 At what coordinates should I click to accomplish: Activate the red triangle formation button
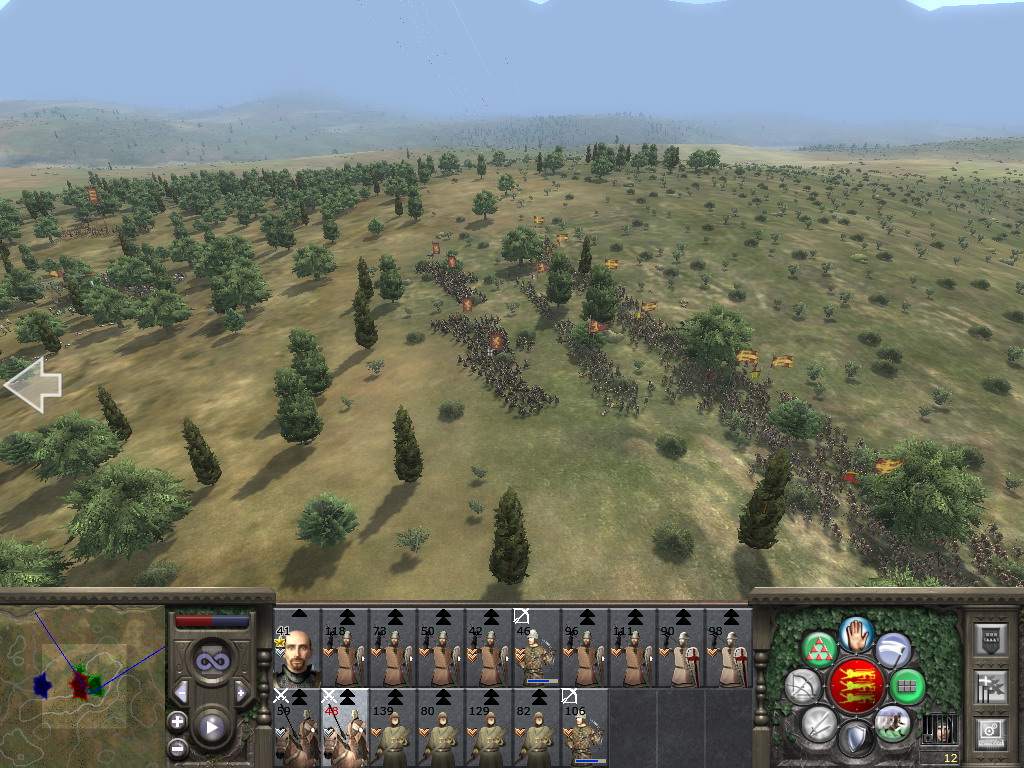click(x=821, y=650)
